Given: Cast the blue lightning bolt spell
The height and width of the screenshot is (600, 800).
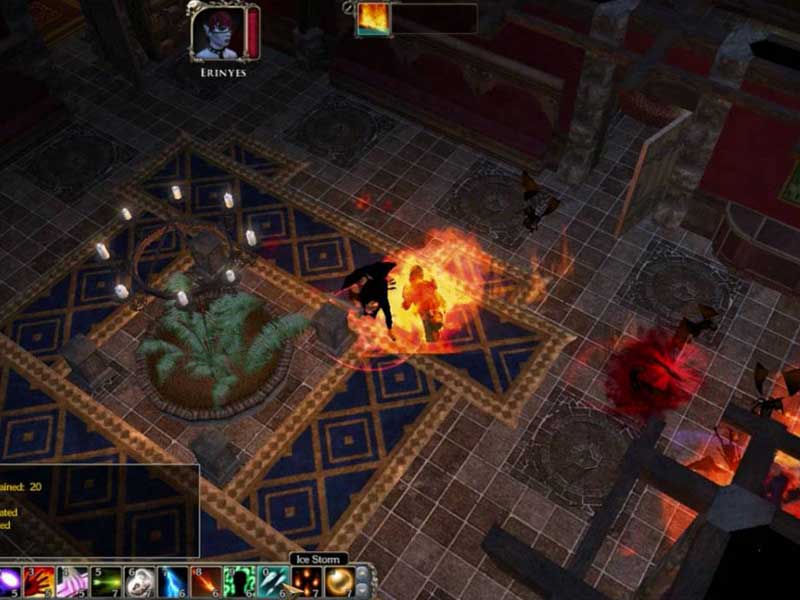Looking at the screenshot, I should click(x=172, y=581).
